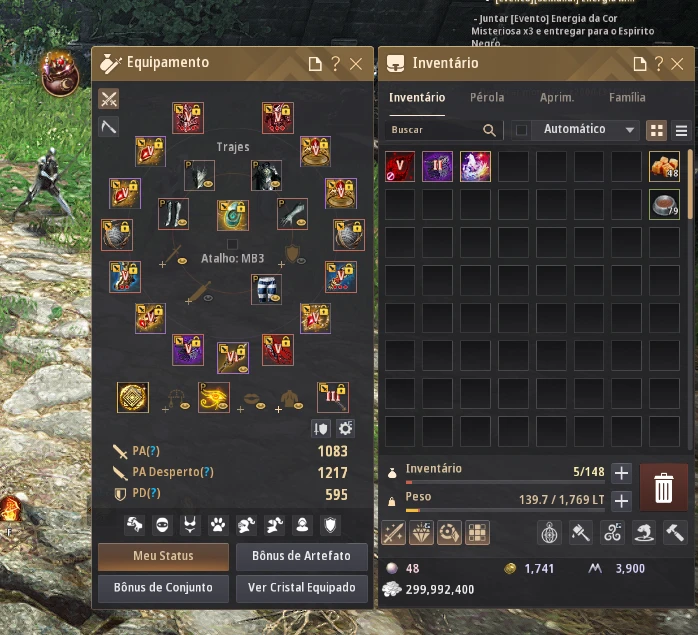Select the Aprim. tab
698x635 pixels.
click(x=557, y=98)
